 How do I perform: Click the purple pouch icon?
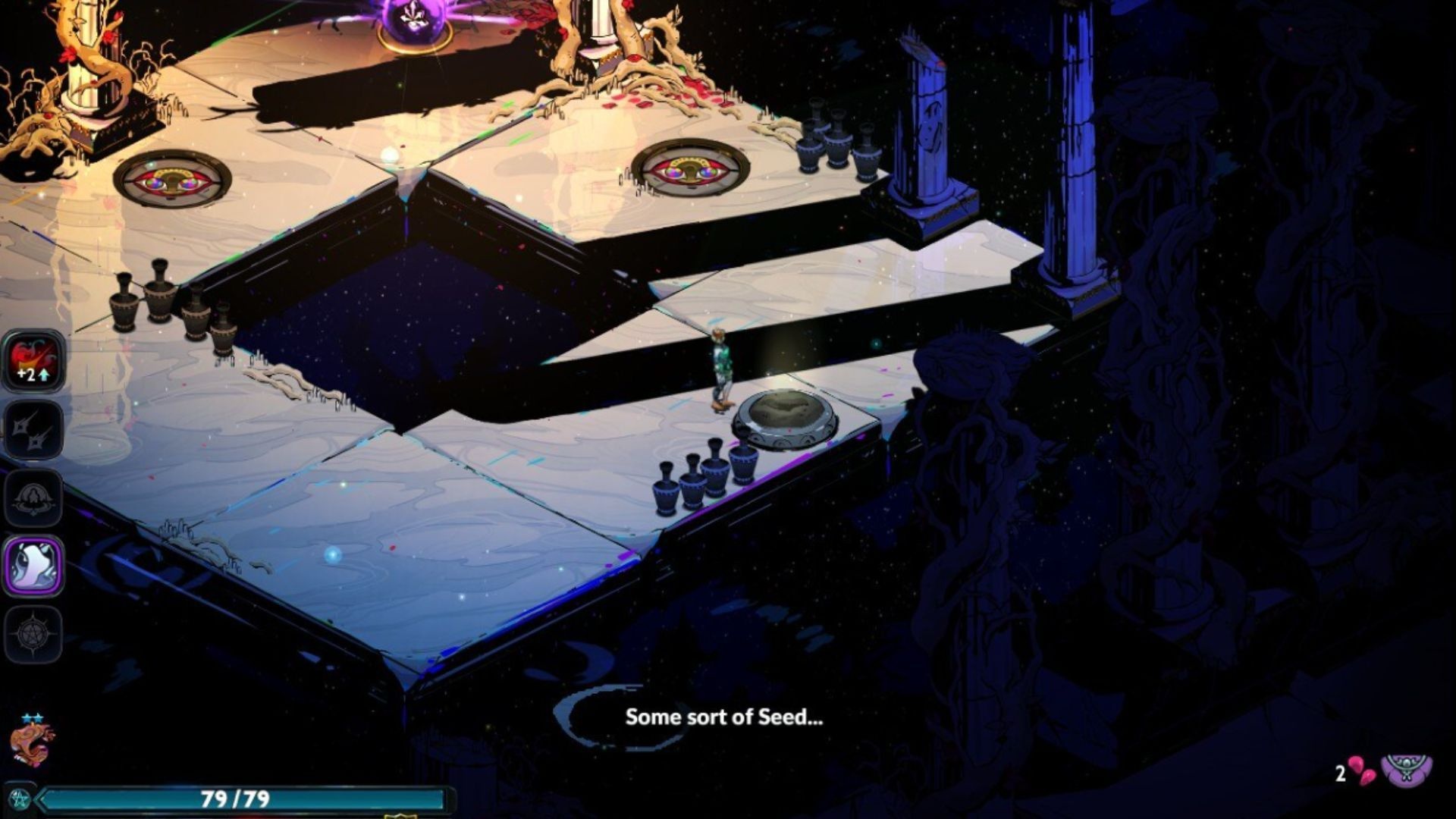(1406, 770)
